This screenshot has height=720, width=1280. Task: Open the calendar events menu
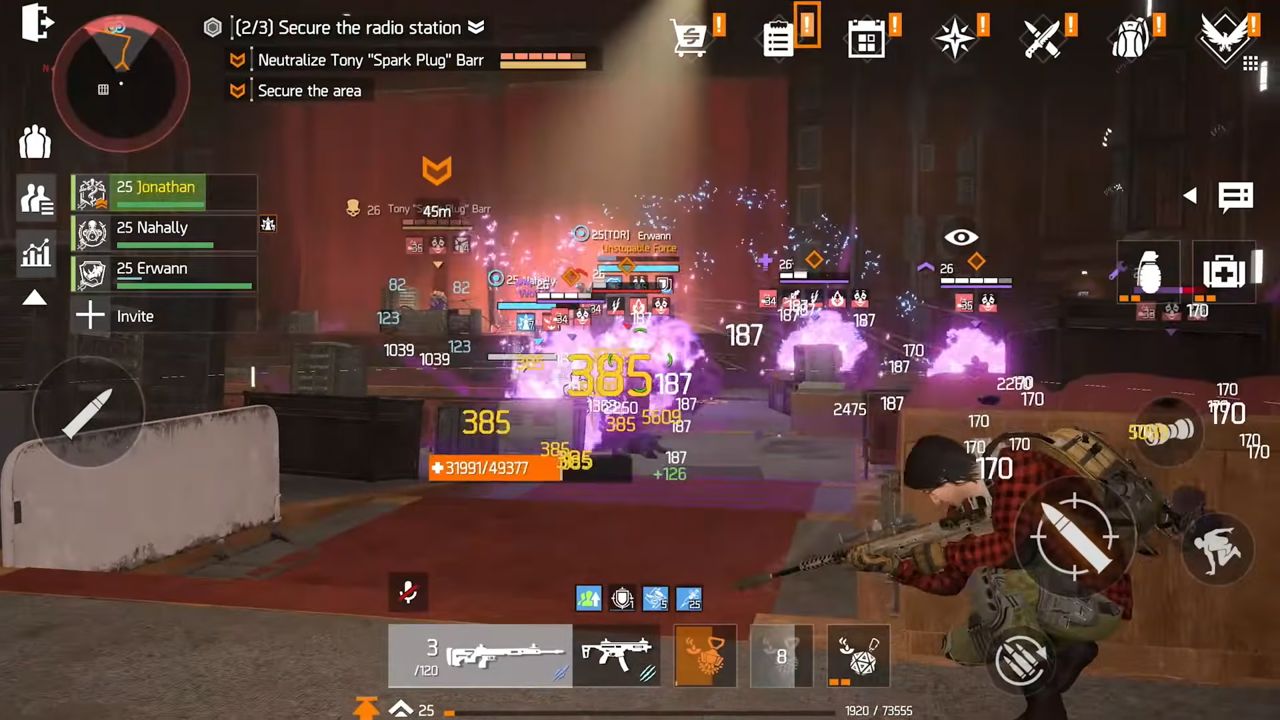click(x=865, y=39)
